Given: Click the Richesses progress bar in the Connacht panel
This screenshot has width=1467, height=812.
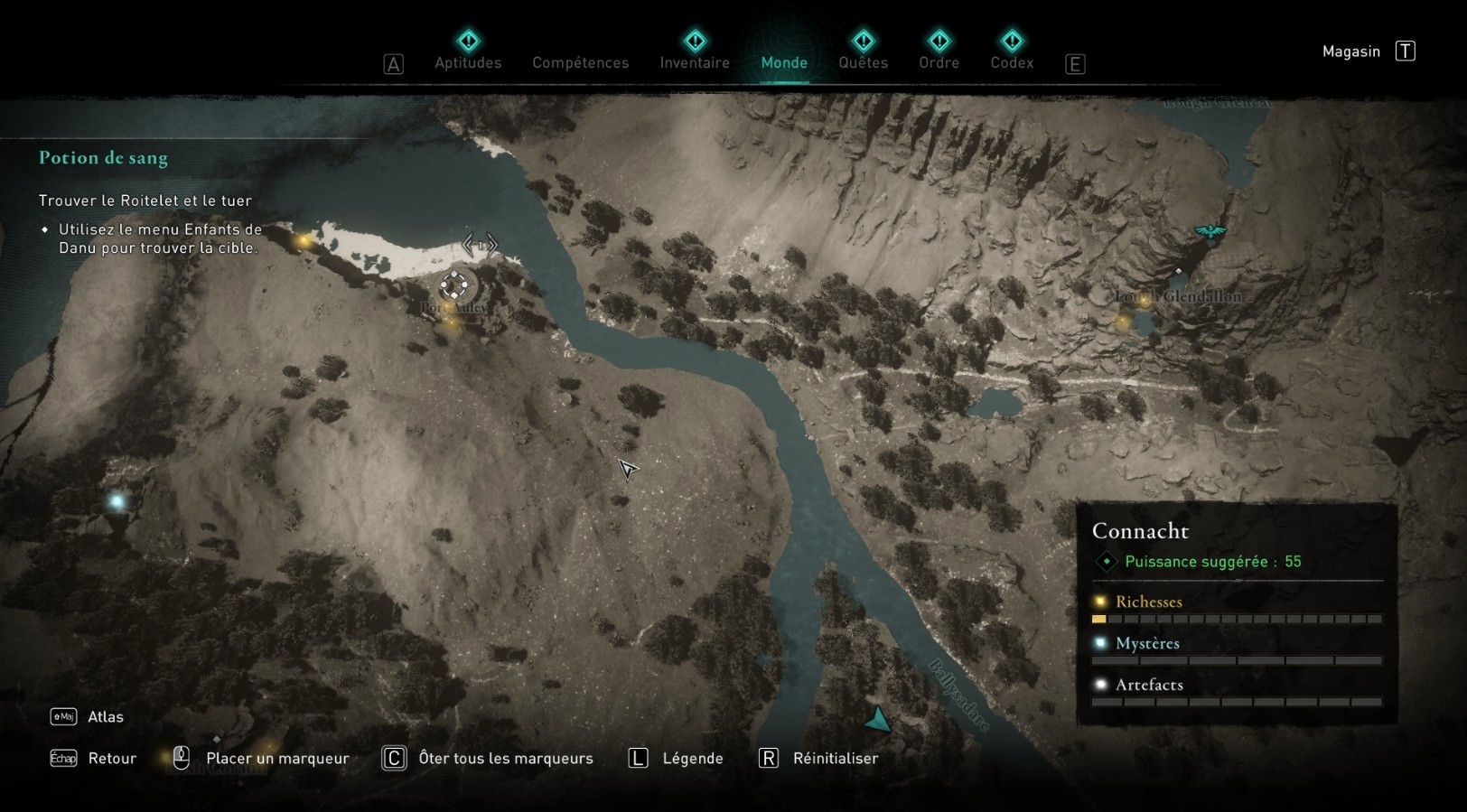Looking at the screenshot, I should coord(1237,619).
